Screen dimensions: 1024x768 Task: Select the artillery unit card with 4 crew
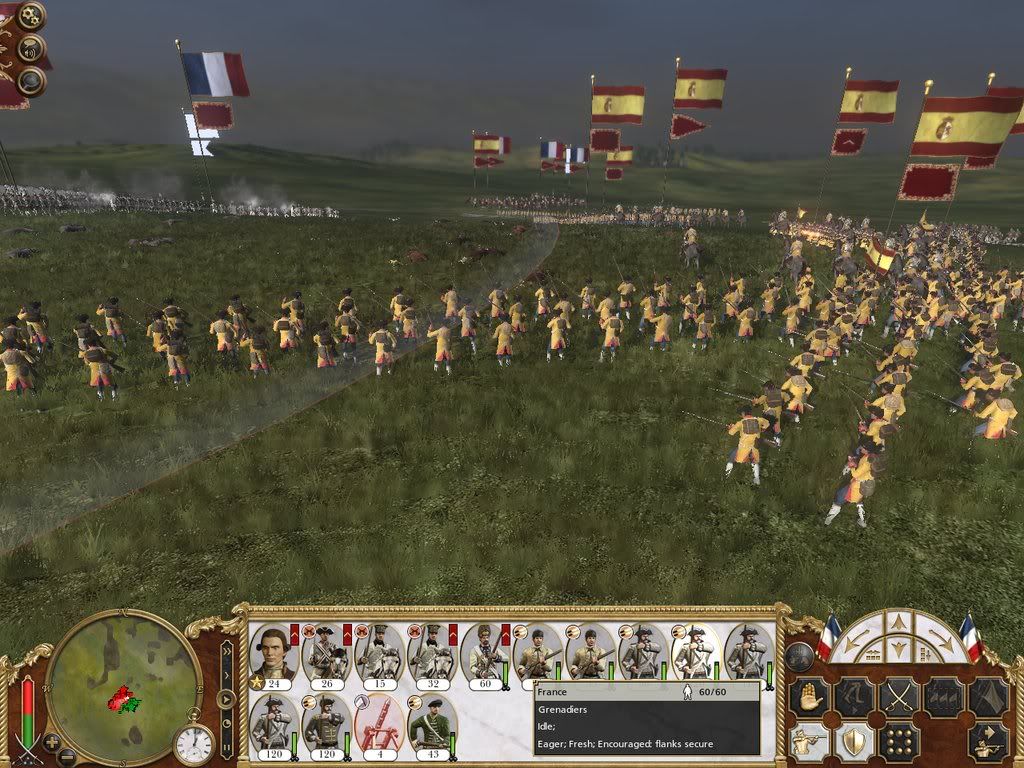379,726
